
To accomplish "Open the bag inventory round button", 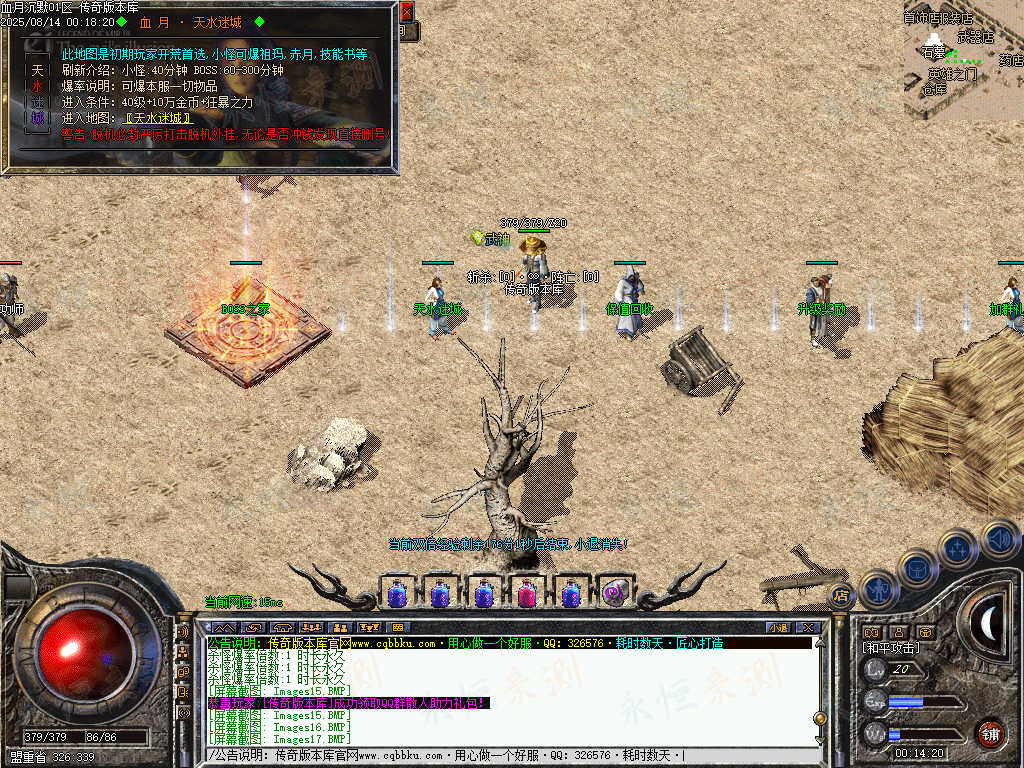I will click(x=918, y=568).
